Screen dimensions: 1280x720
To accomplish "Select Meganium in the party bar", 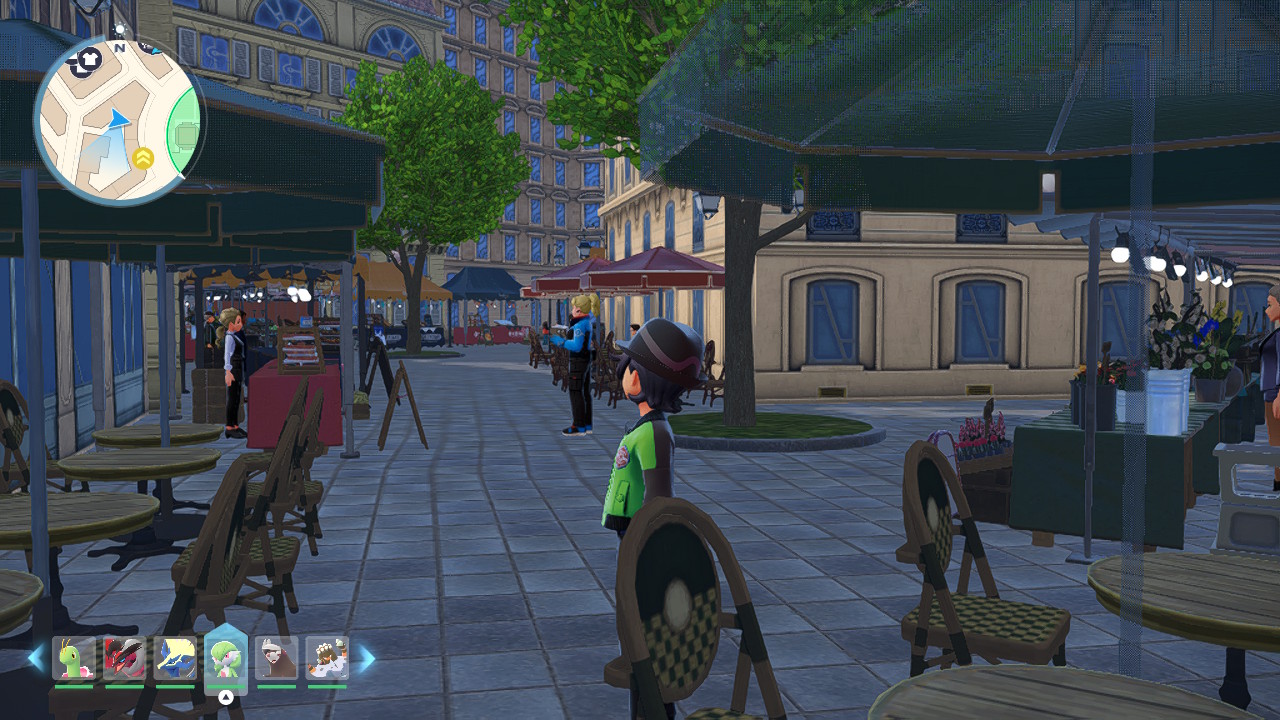I will coord(73,658).
